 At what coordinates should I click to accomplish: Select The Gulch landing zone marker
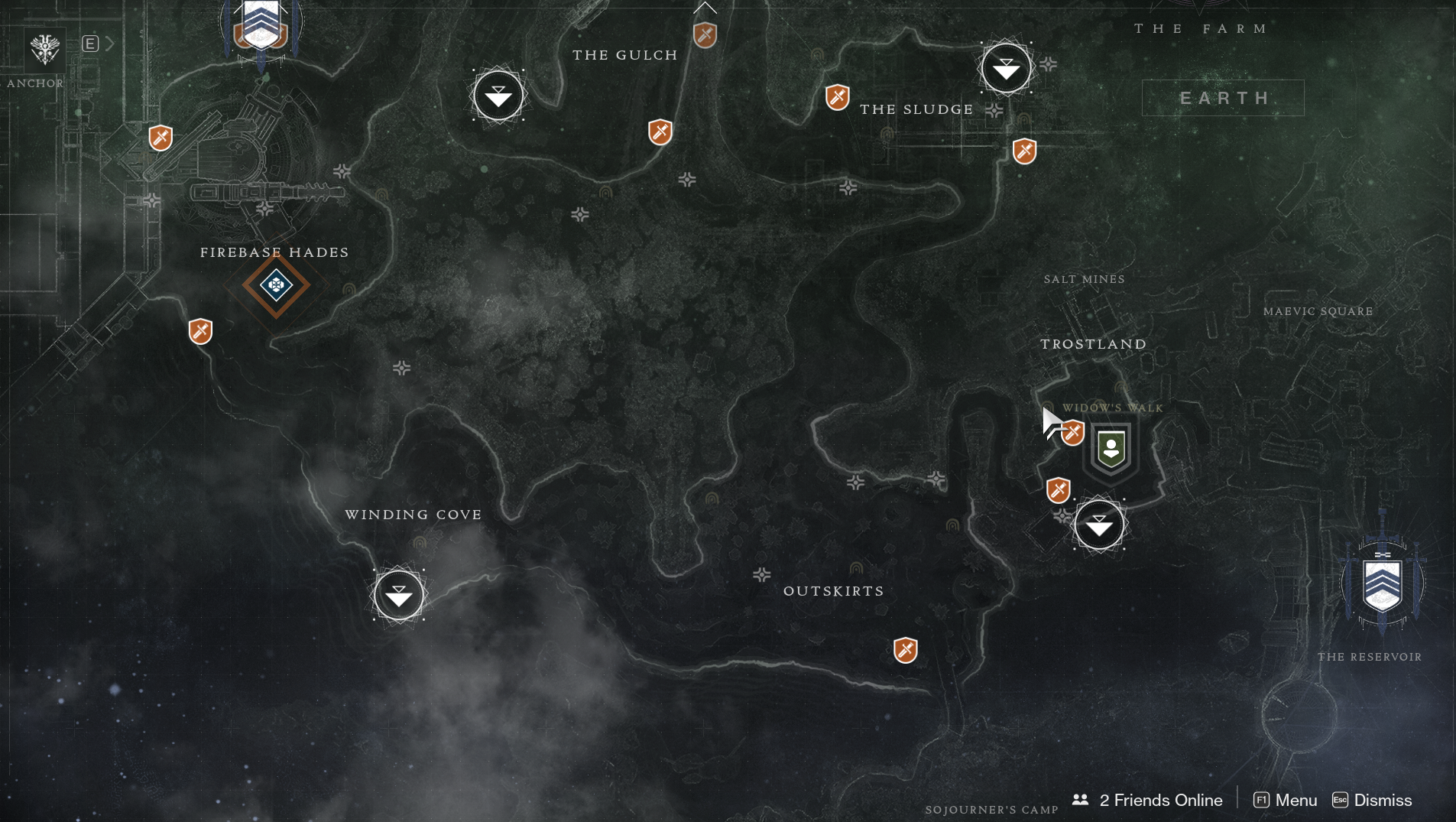coord(498,96)
